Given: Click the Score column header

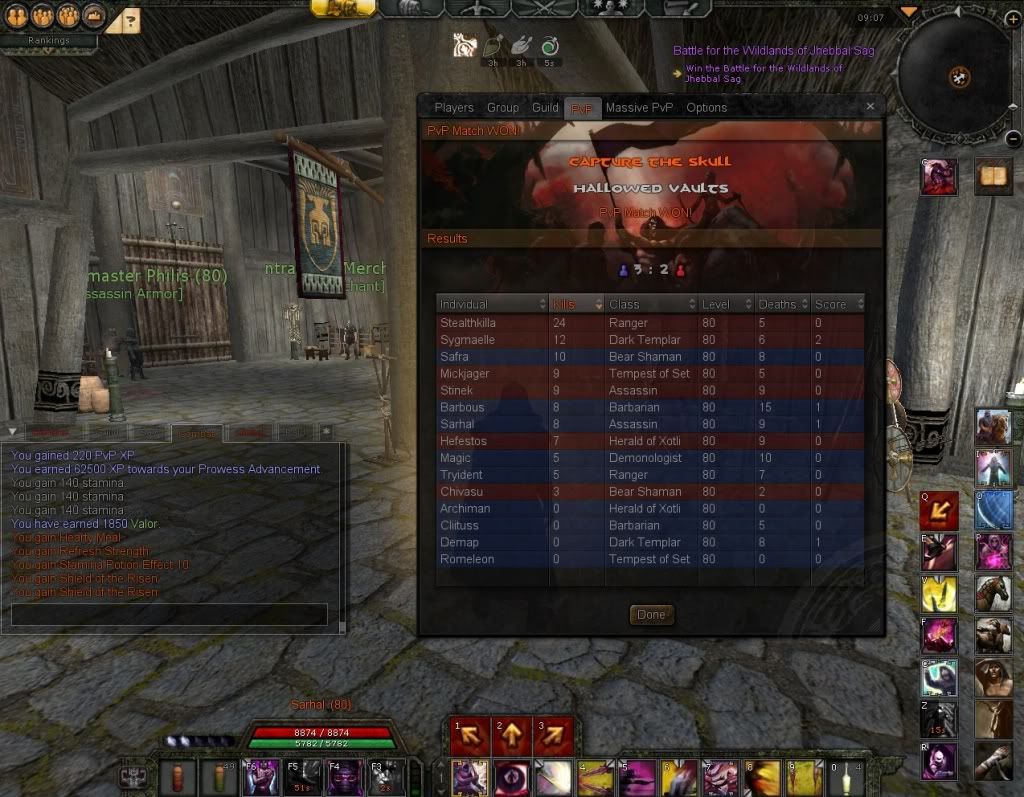Looking at the screenshot, I should point(837,304).
